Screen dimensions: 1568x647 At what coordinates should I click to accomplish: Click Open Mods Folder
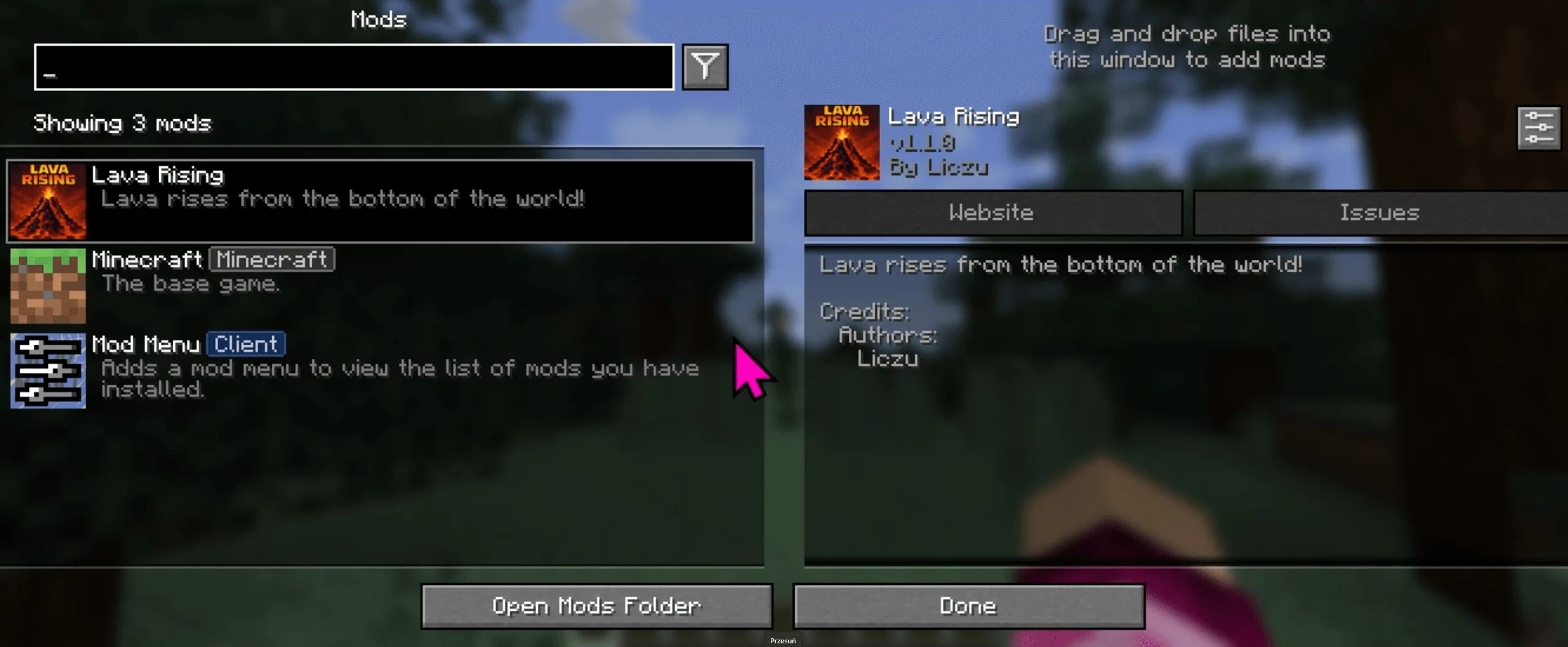point(595,605)
